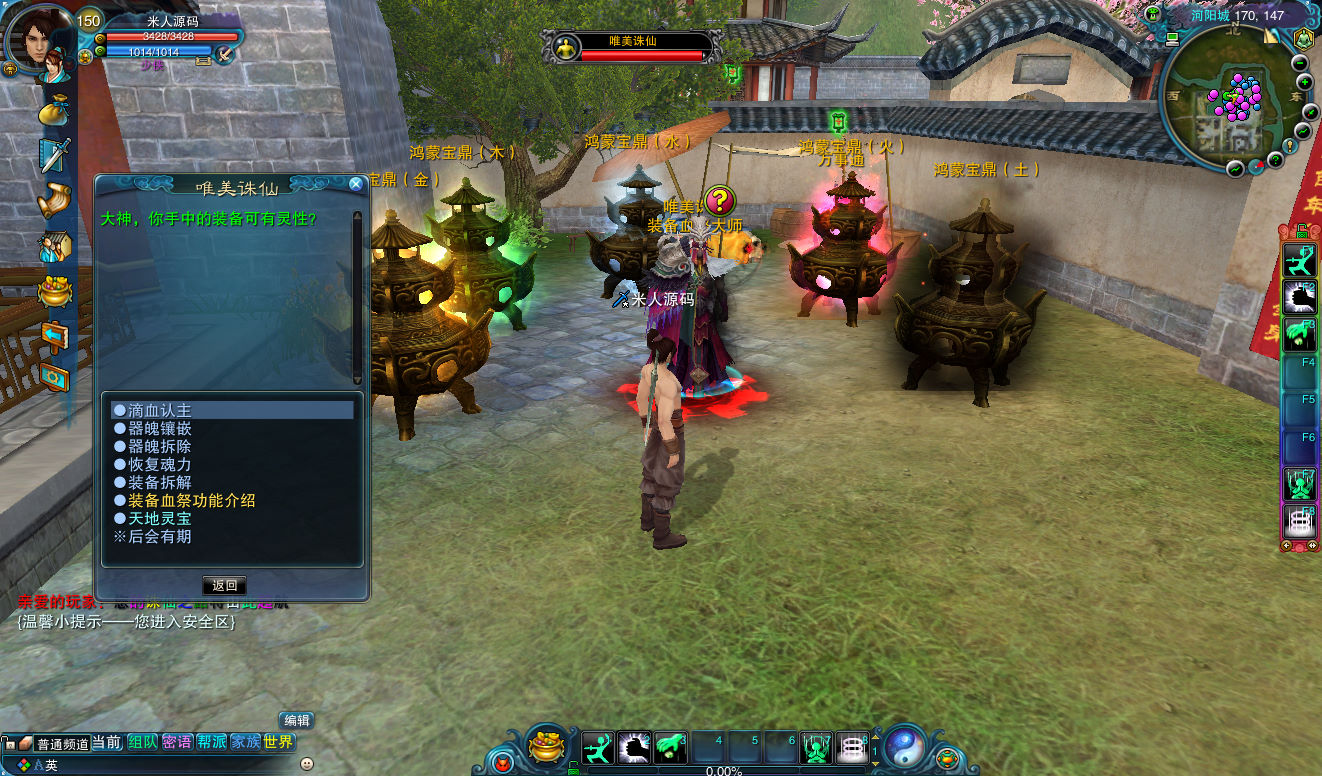The width and height of the screenshot is (1322, 776).
Task: Select the 帮派 chat channel tab
Action: pyautogui.click(x=211, y=742)
